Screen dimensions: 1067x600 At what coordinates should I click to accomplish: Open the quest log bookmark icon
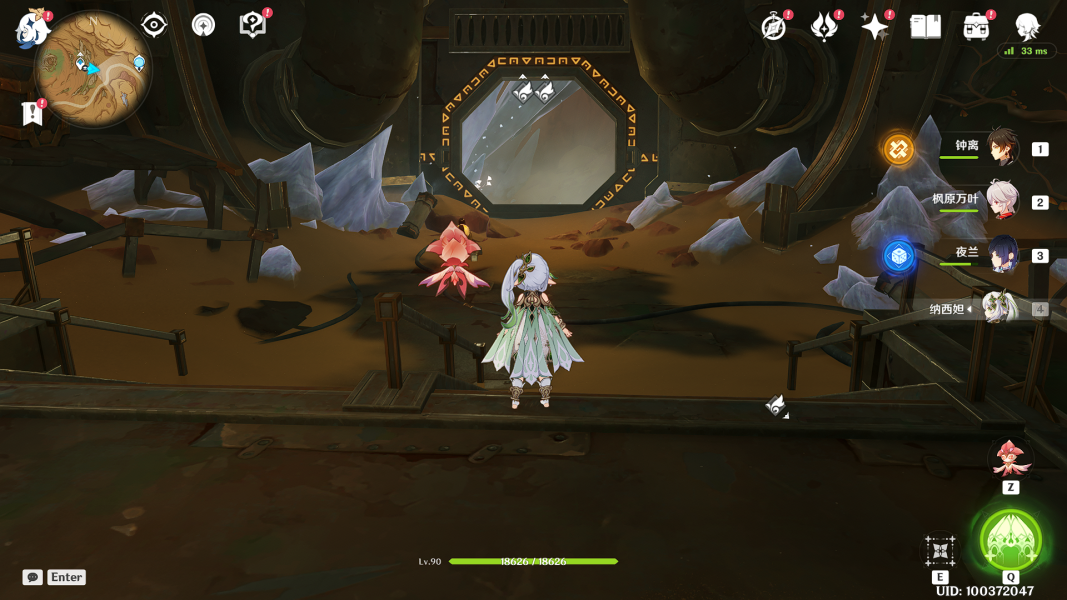(x=33, y=113)
